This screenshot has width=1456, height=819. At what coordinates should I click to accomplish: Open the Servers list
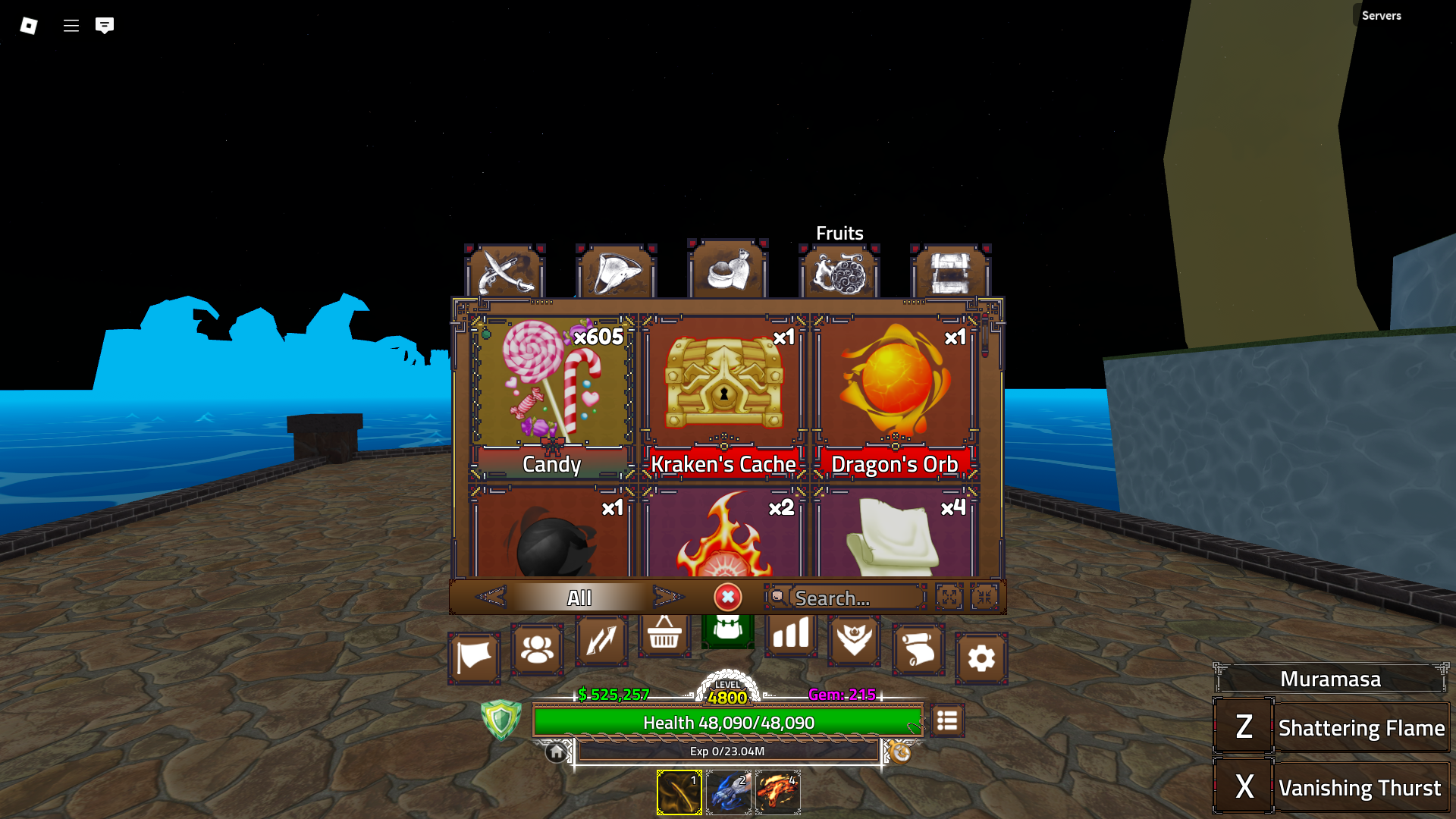pos(1381,15)
